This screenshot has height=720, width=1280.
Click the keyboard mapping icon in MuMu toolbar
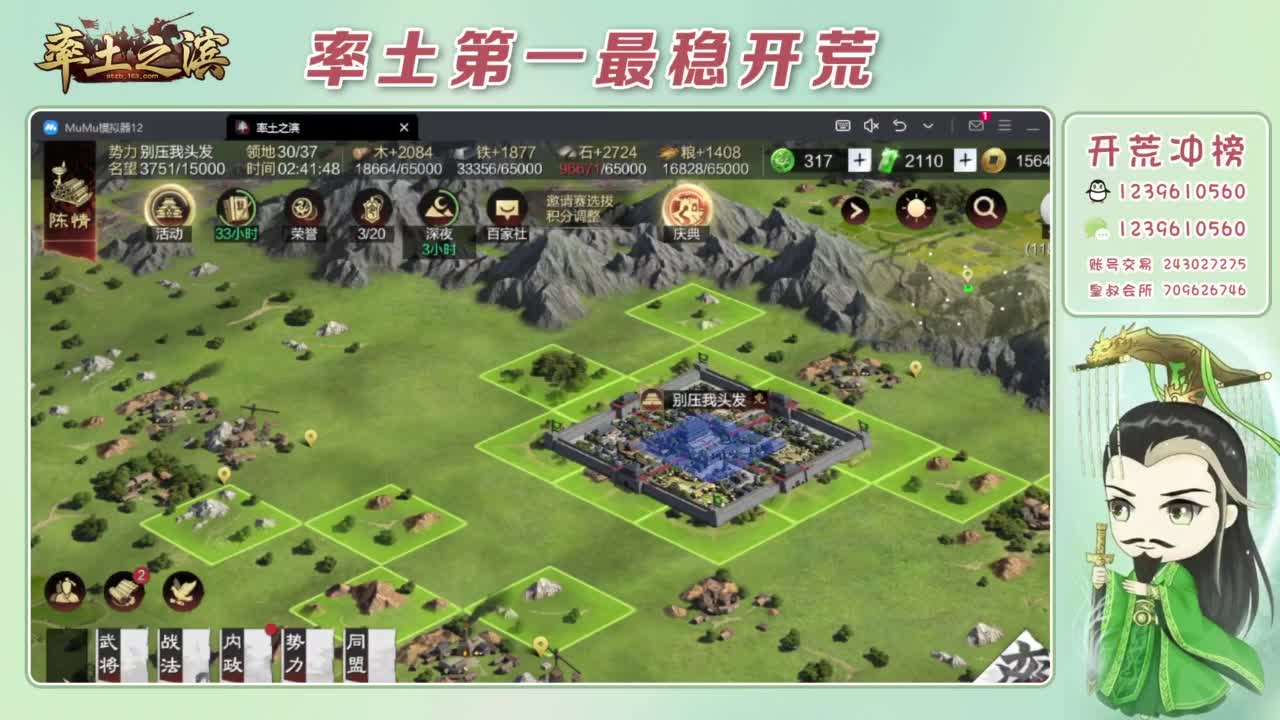coord(843,125)
